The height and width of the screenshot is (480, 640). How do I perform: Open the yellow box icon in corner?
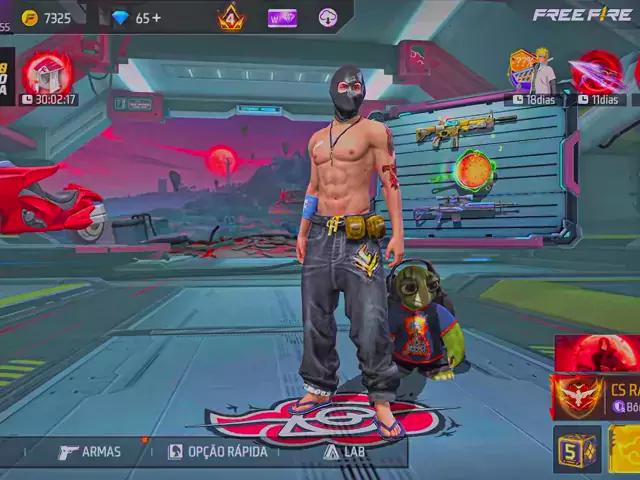click(626, 449)
